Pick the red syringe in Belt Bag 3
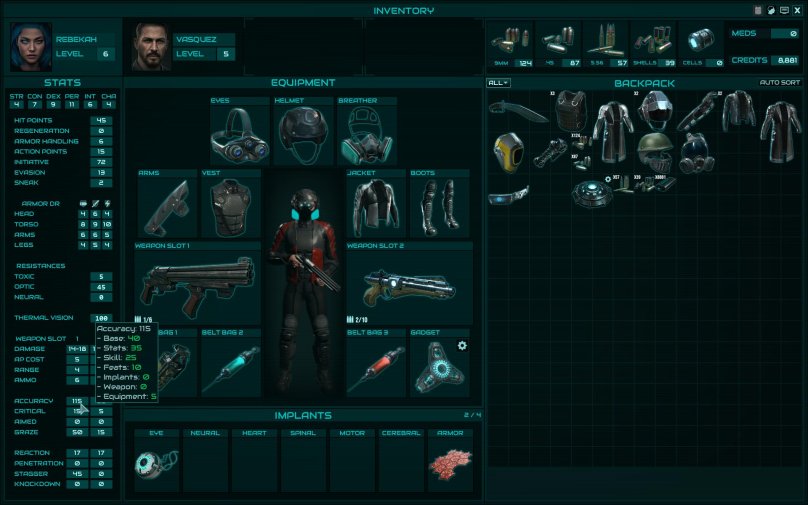808x505 pixels. point(376,368)
